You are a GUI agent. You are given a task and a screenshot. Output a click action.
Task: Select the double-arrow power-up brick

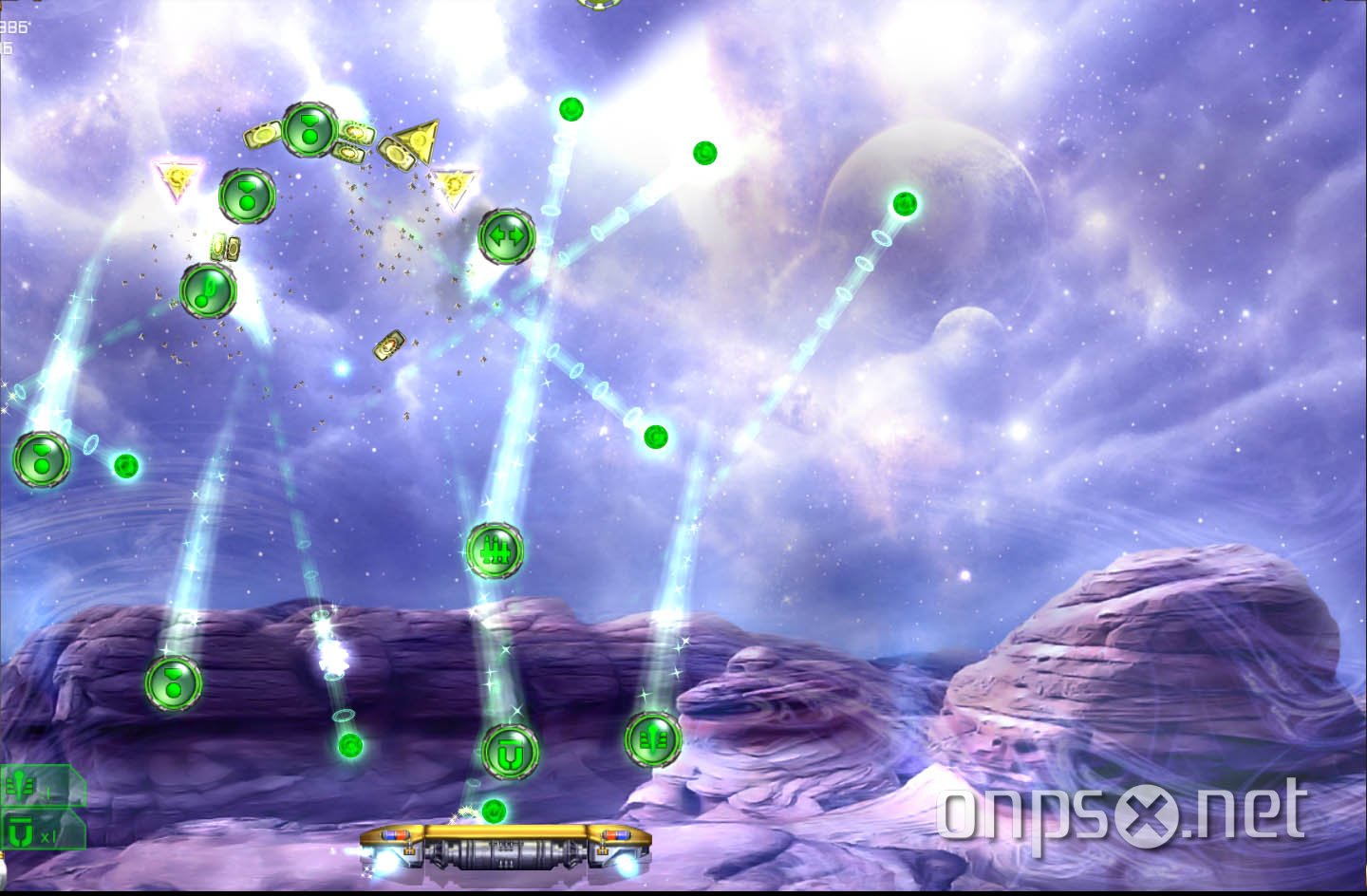pyautogui.click(x=507, y=234)
